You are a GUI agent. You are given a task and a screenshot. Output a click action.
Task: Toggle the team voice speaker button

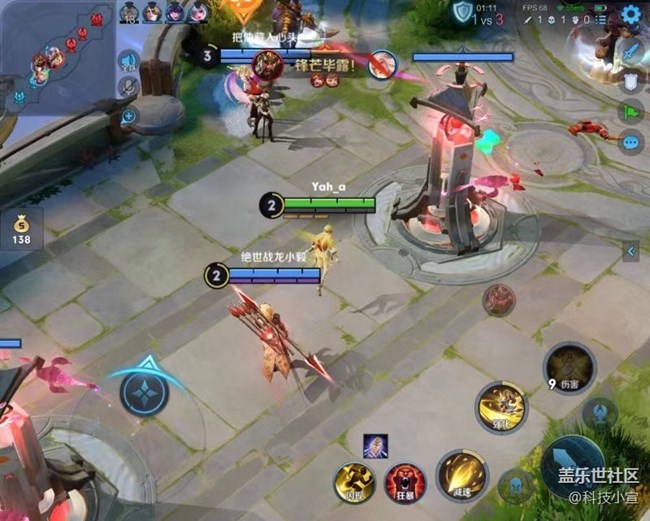pyautogui.click(x=128, y=61)
